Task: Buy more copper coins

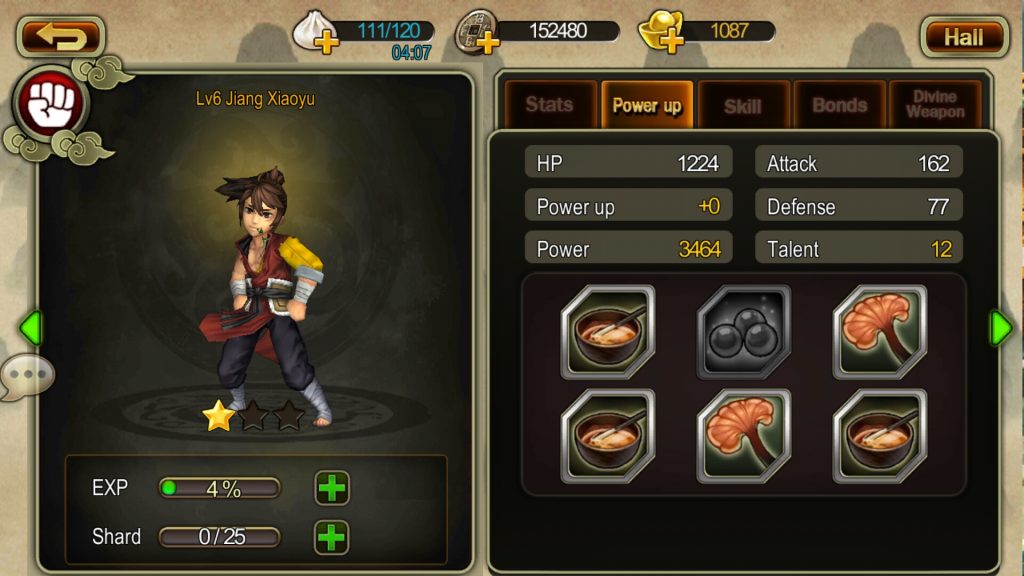Action: [488, 43]
